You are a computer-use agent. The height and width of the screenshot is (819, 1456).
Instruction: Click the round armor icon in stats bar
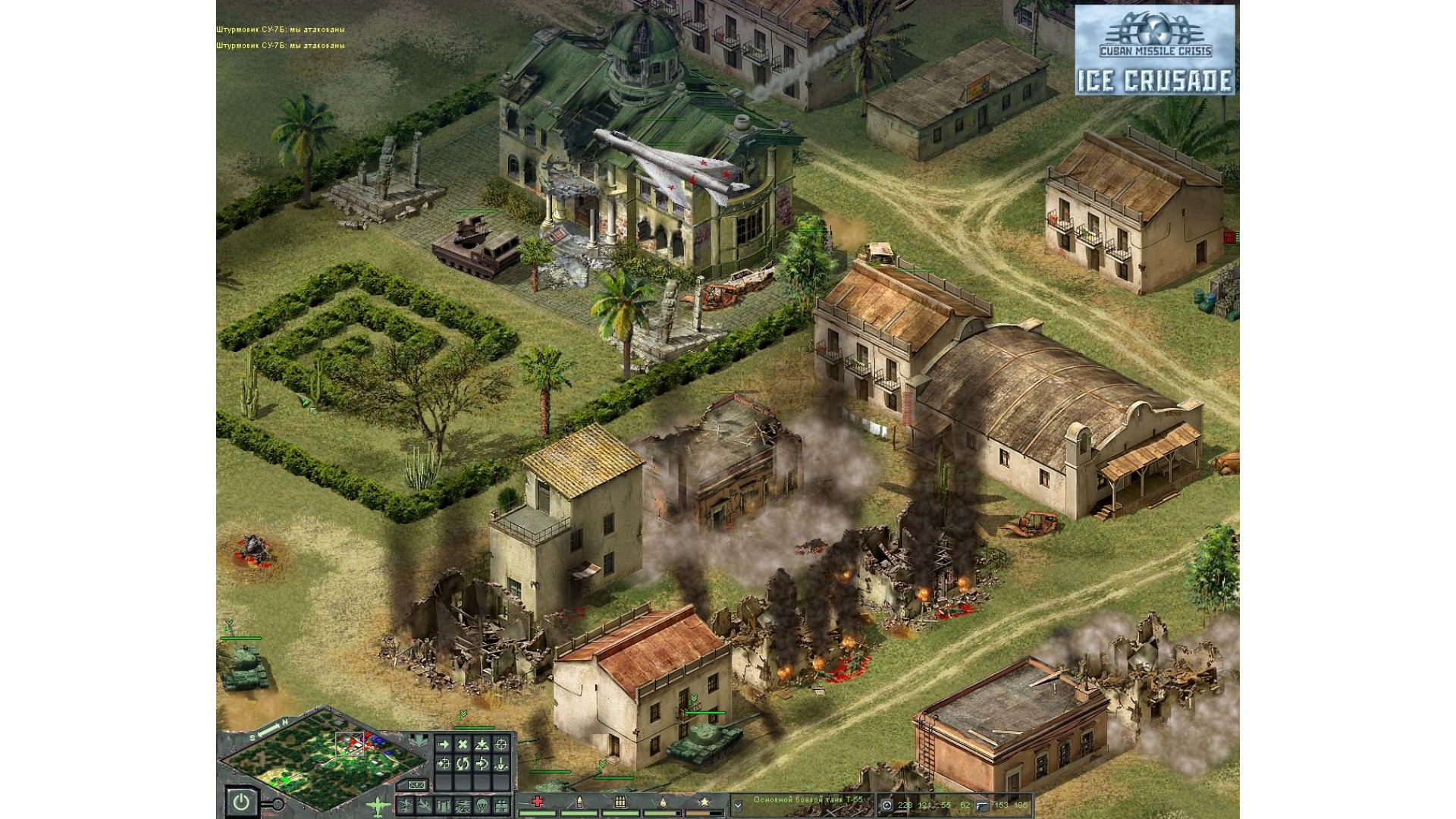pyautogui.click(x=887, y=805)
